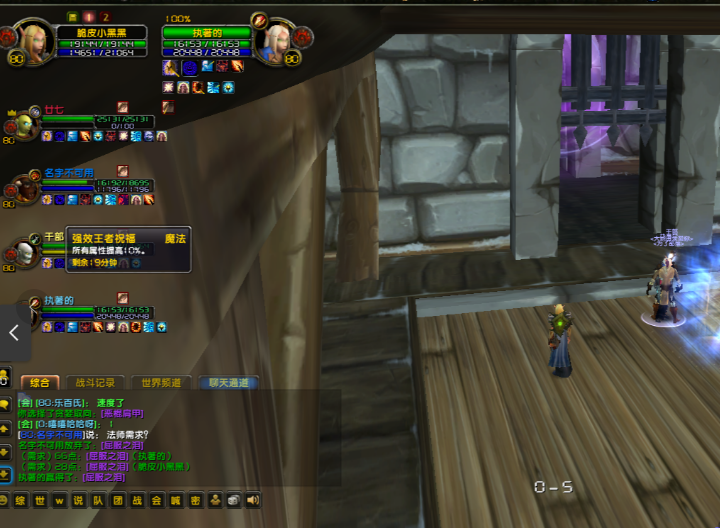Switch to the 聊天通道 tab

tap(228, 382)
